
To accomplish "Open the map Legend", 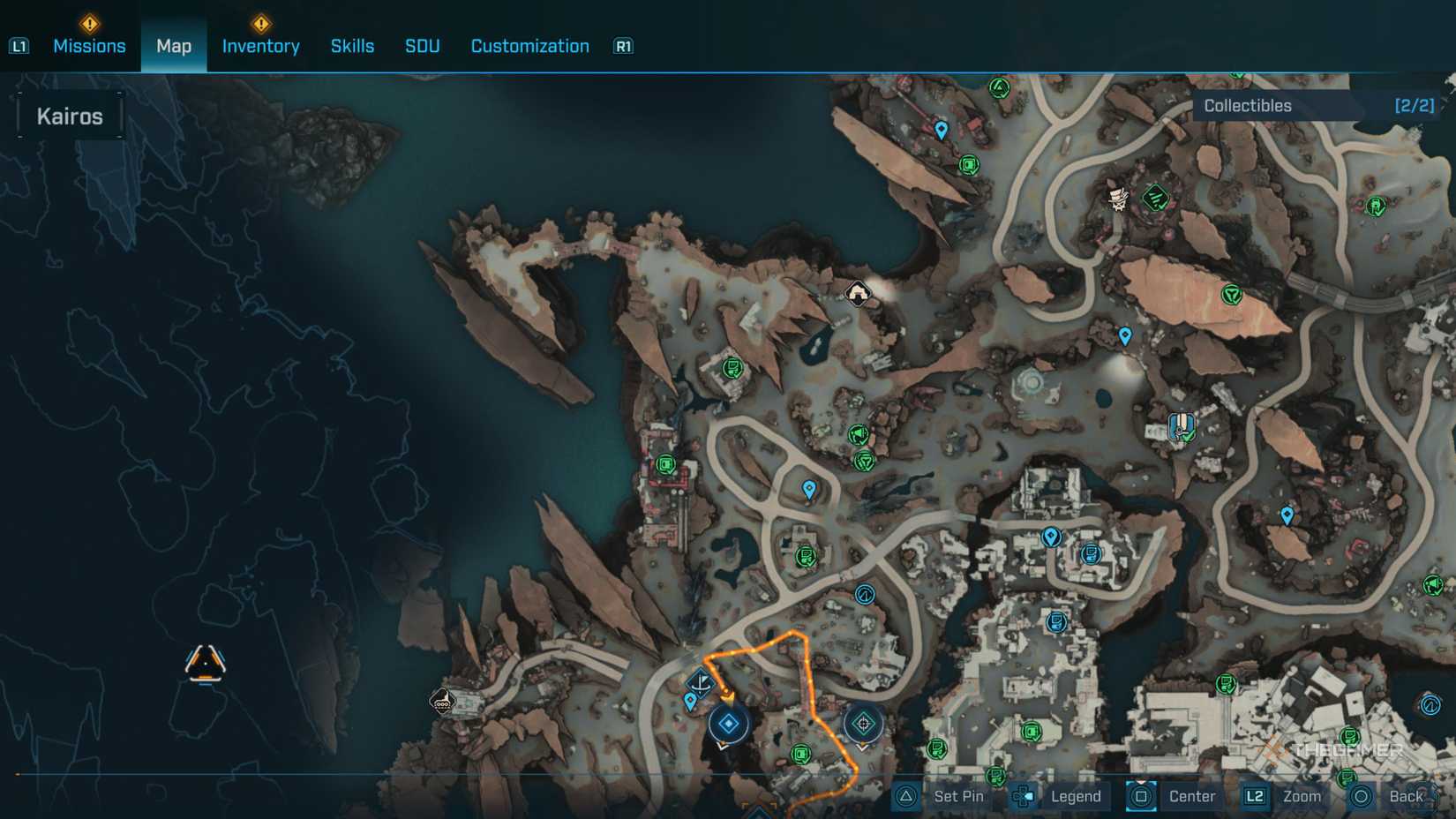I will point(1075,795).
